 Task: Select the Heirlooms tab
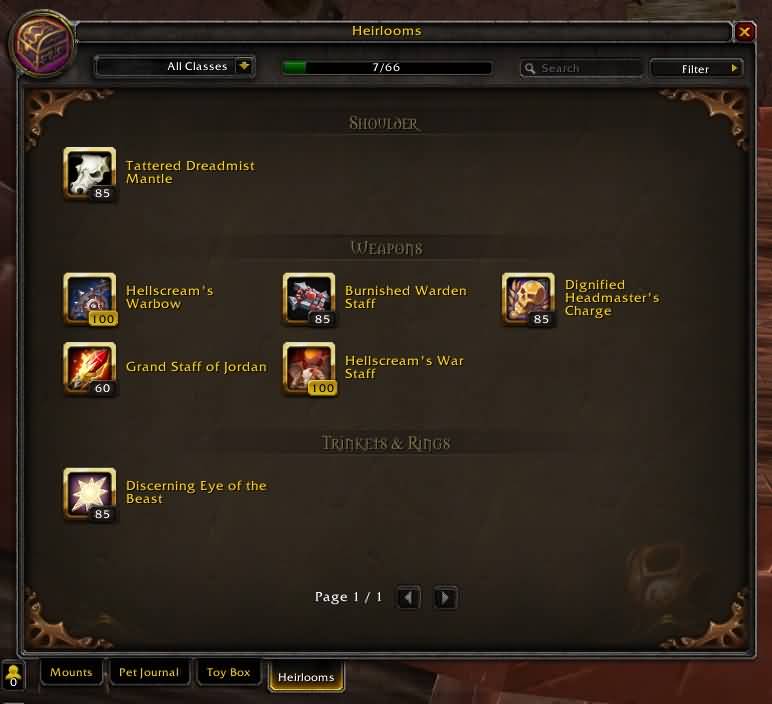click(306, 676)
